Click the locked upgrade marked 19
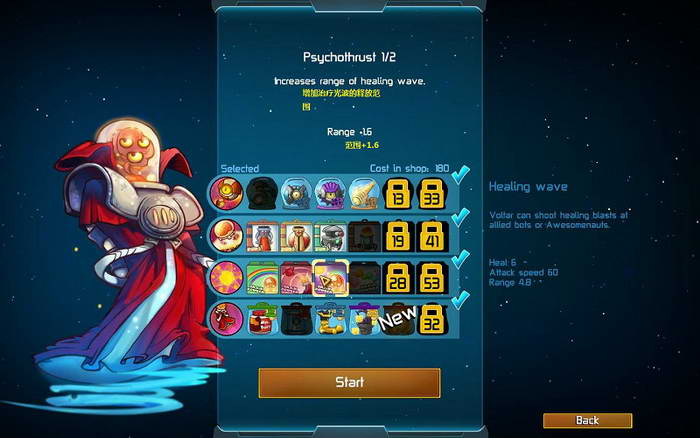This screenshot has width=700, height=438. pos(398,235)
